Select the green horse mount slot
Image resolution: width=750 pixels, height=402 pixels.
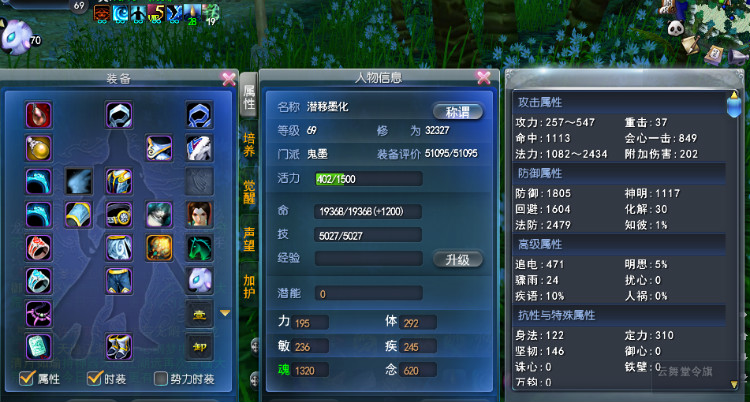(x=199, y=246)
